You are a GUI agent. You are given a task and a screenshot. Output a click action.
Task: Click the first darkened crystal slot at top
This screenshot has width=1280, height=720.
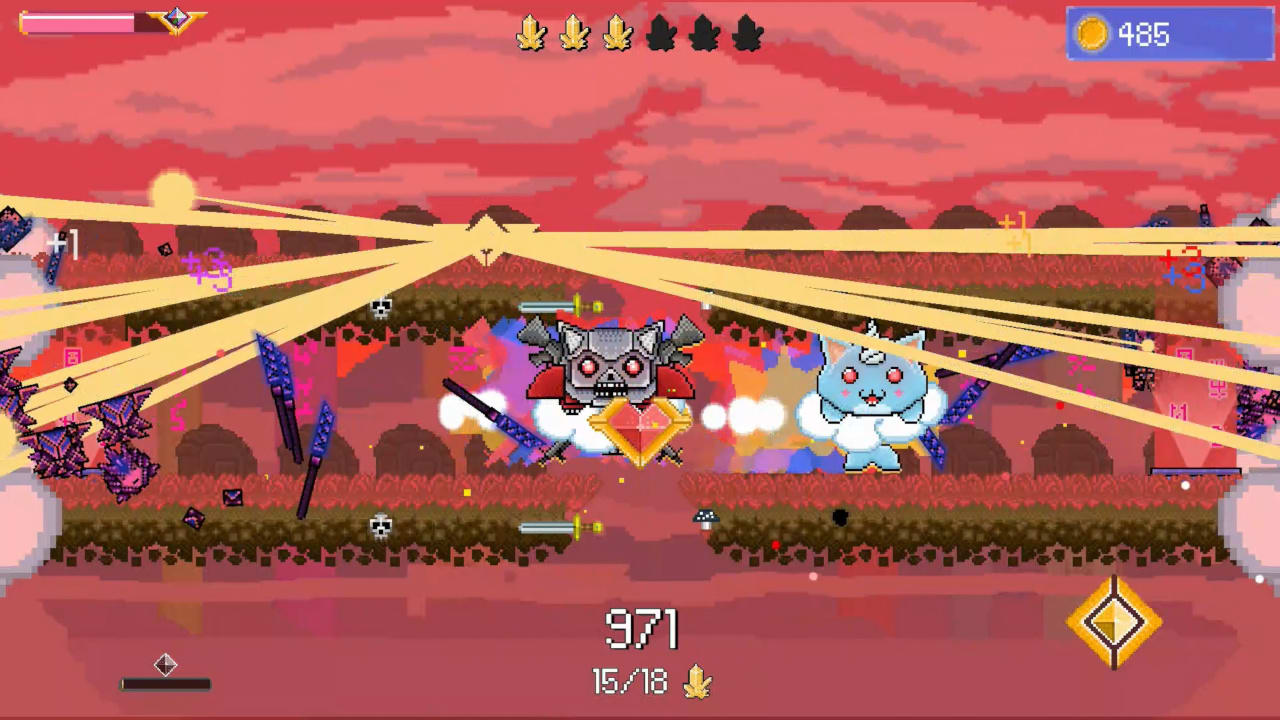click(663, 33)
